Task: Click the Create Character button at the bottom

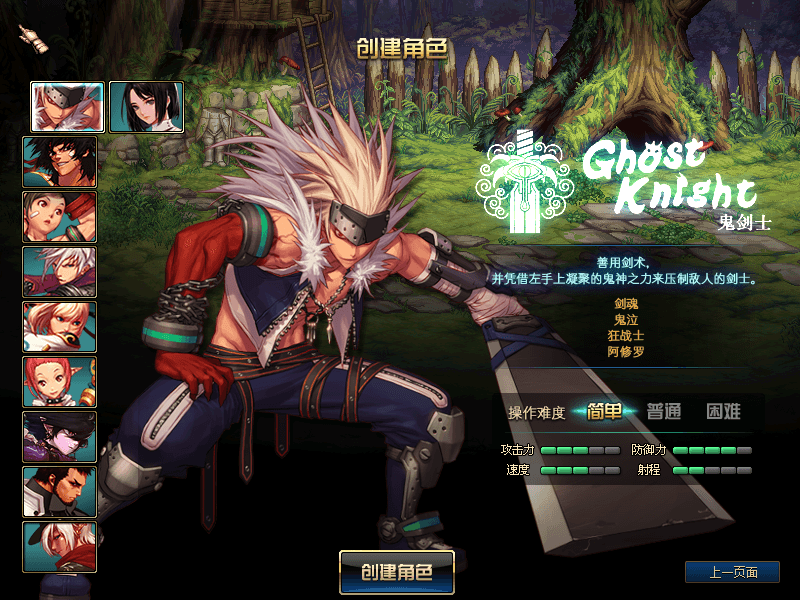Action: tap(397, 573)
